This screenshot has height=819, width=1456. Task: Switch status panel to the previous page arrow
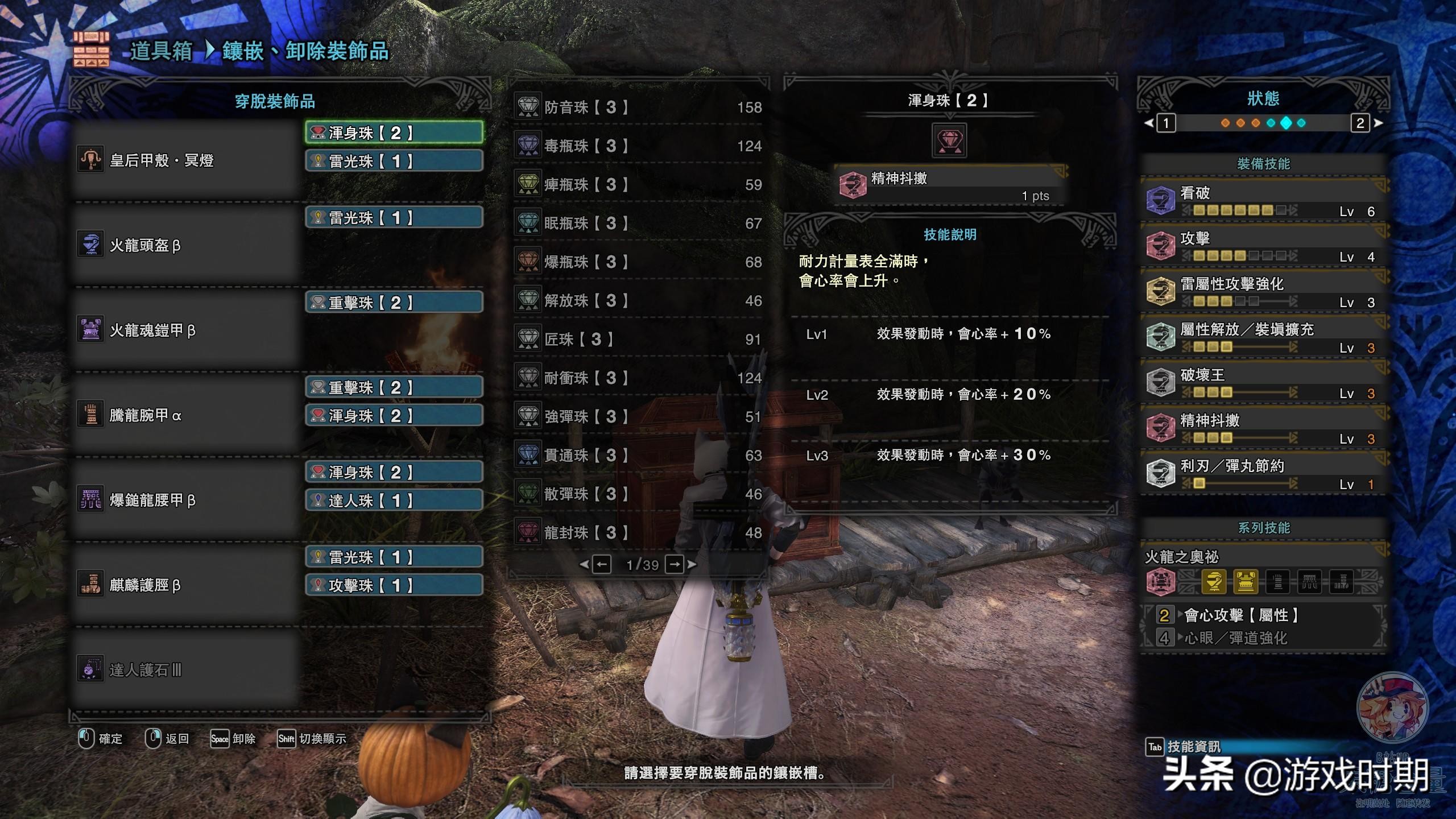click(x=1149, y=123)
